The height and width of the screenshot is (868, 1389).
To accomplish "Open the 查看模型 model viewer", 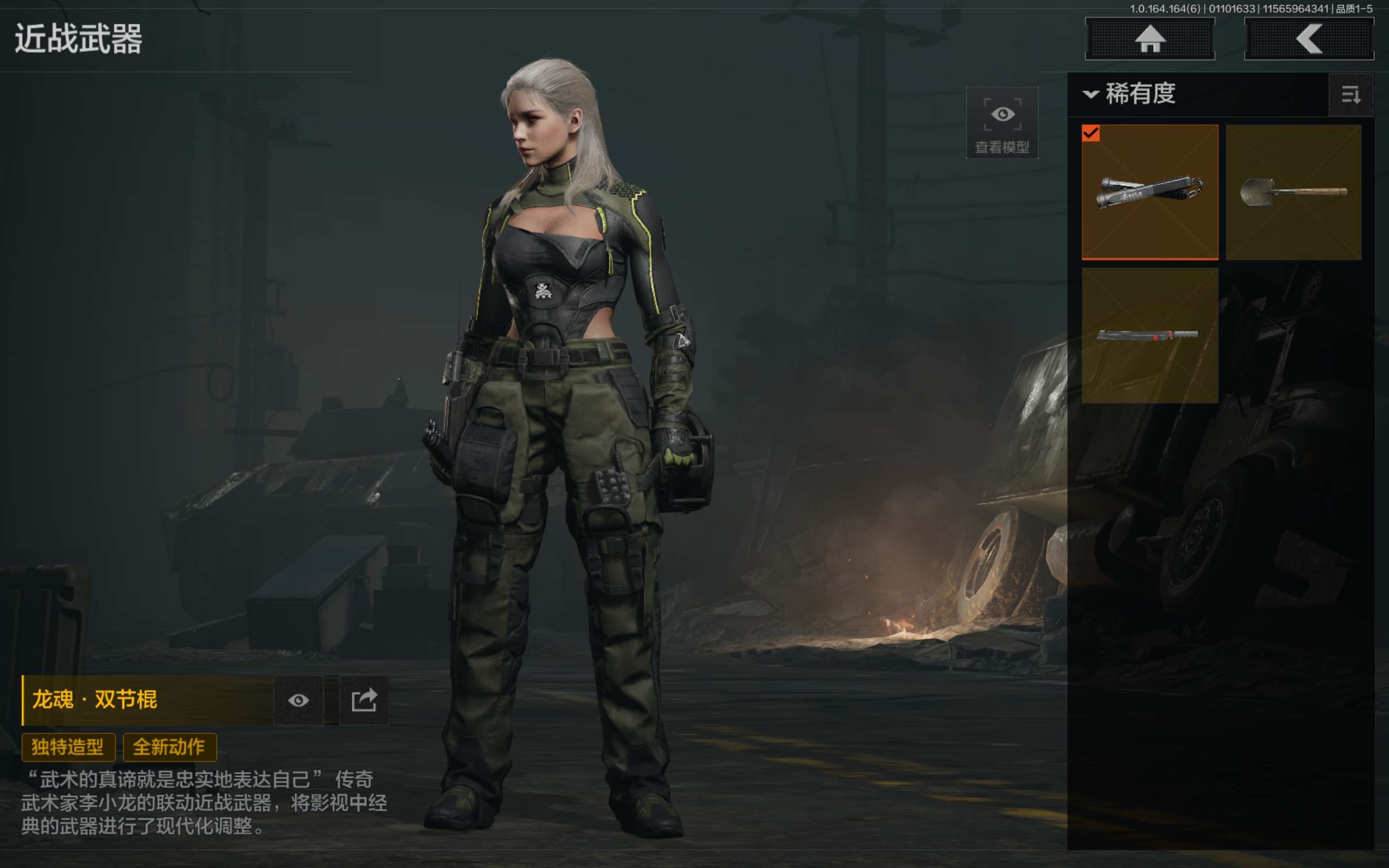I will pos(1002,123).
